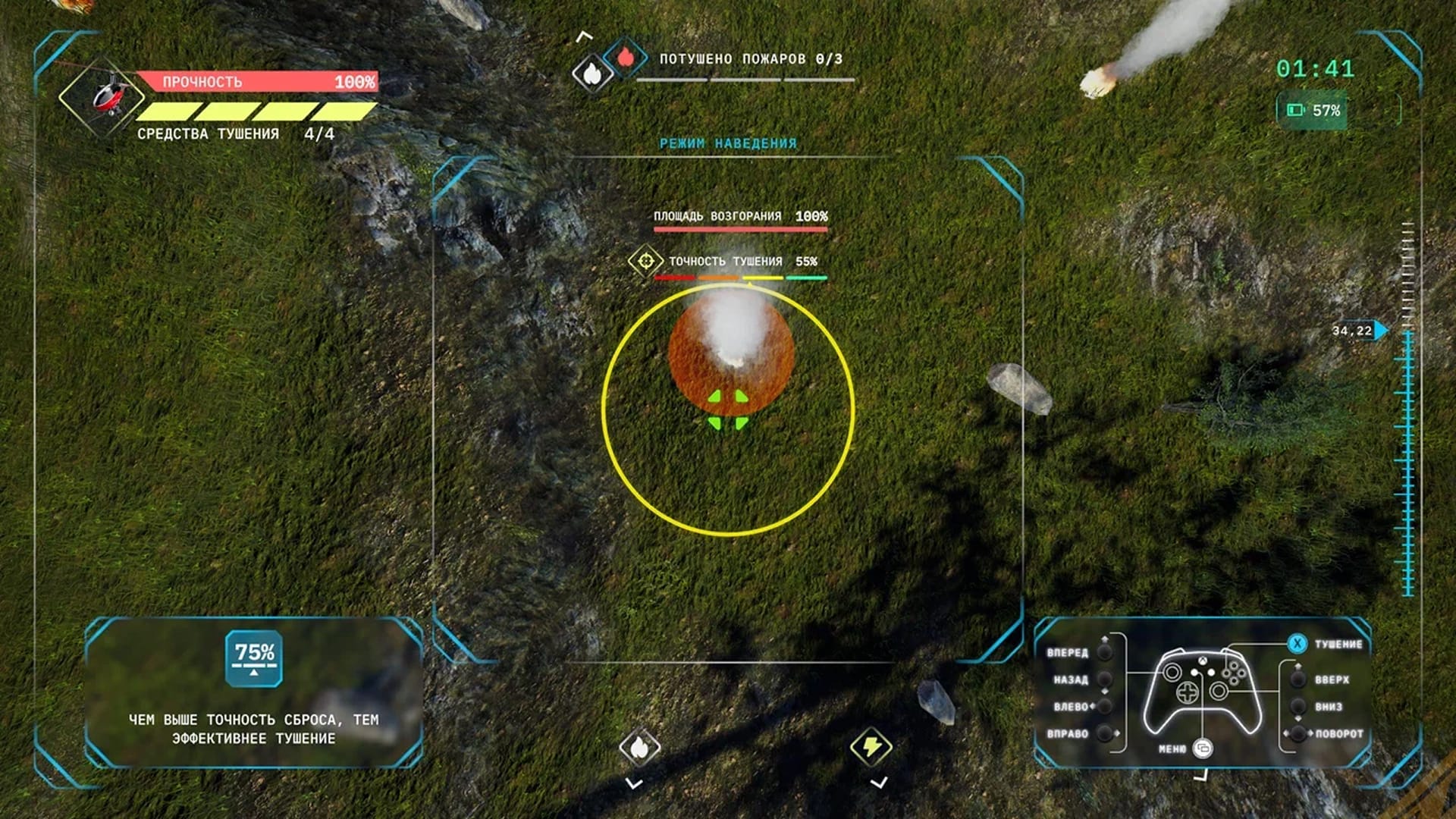The height and width of the screenshot is (819, 1456).
Task: Click the green aiming reticle on the fire
Action: tap(728, 410)
